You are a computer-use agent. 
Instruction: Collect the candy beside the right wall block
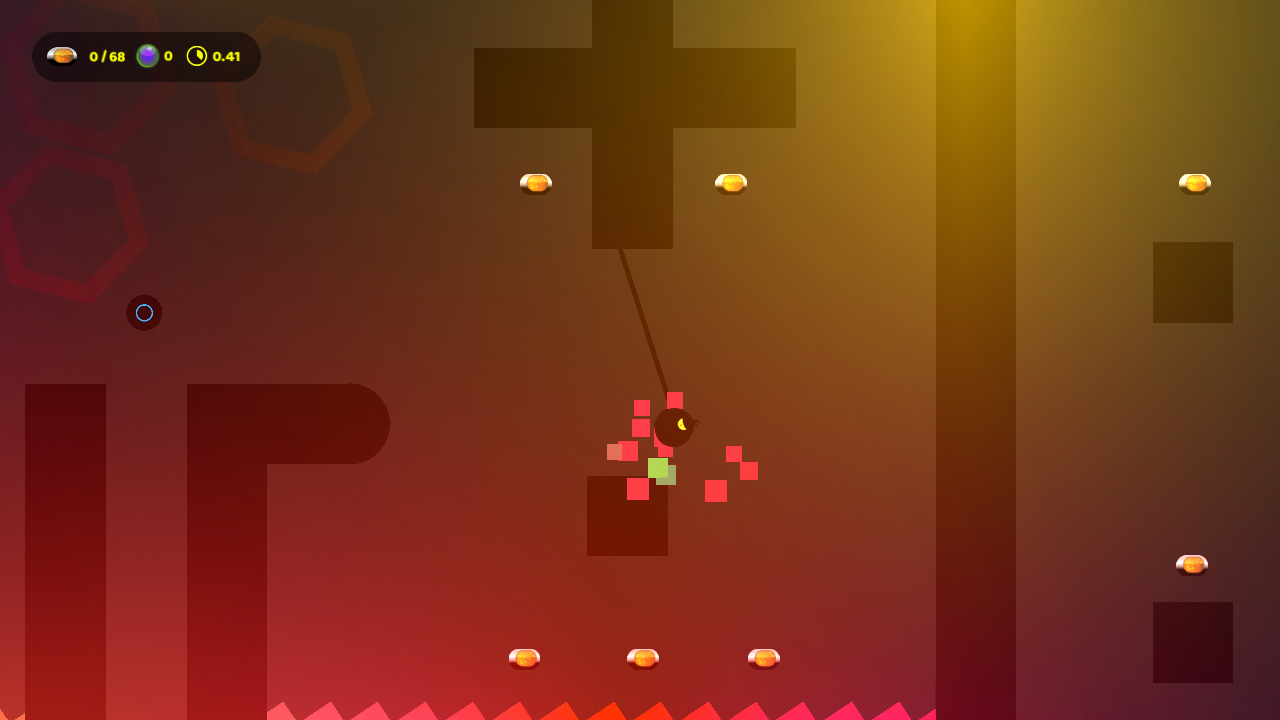click(1193, 564)
